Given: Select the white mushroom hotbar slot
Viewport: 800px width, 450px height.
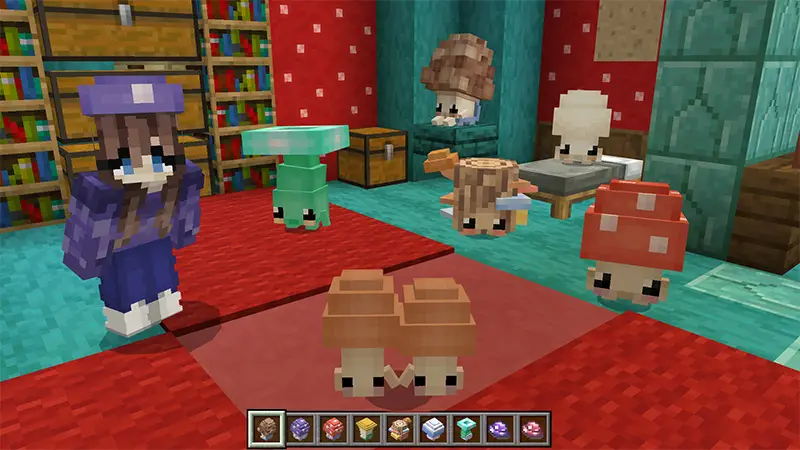Looking at the screenshot, I should pos(434,430).
